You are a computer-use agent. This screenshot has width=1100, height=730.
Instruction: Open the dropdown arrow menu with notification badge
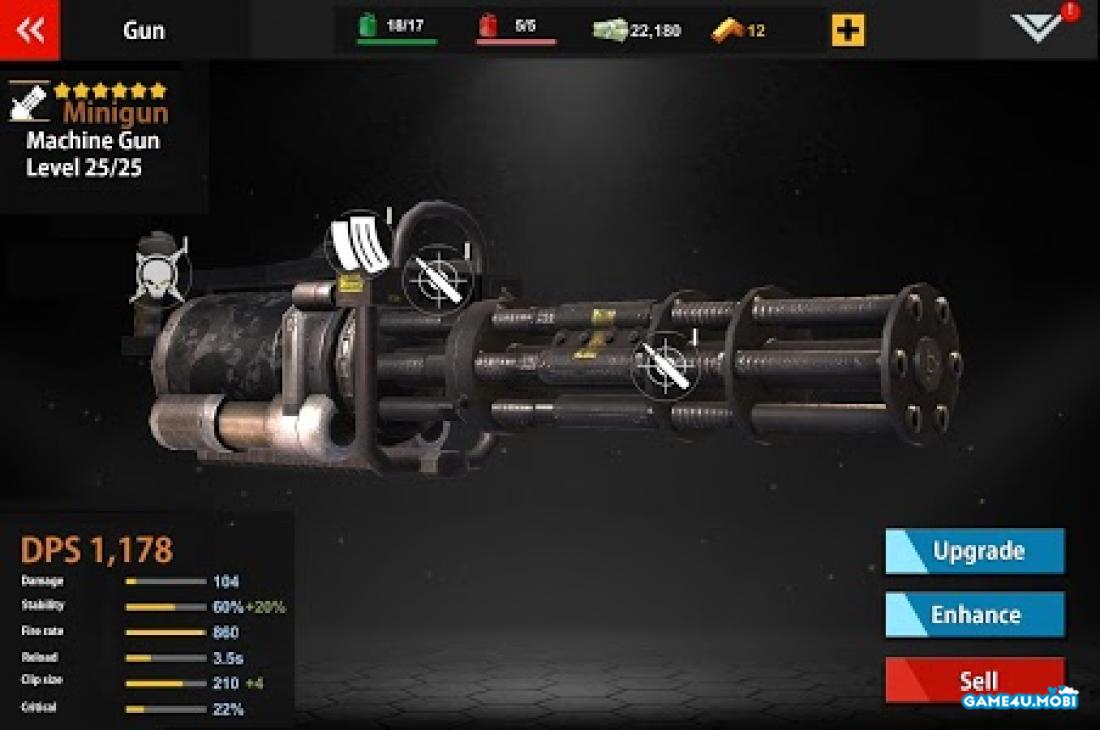click(1039, 27)
